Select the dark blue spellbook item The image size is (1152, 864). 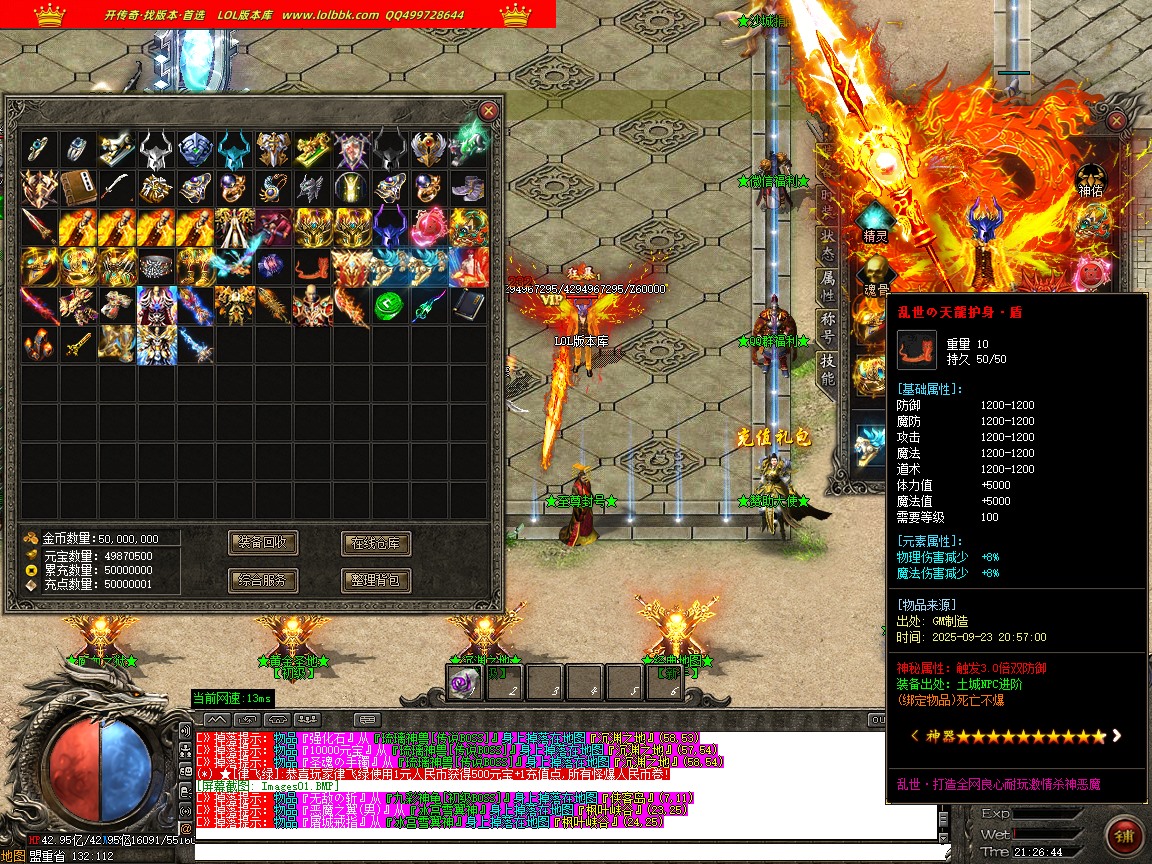tap(467, 306)
